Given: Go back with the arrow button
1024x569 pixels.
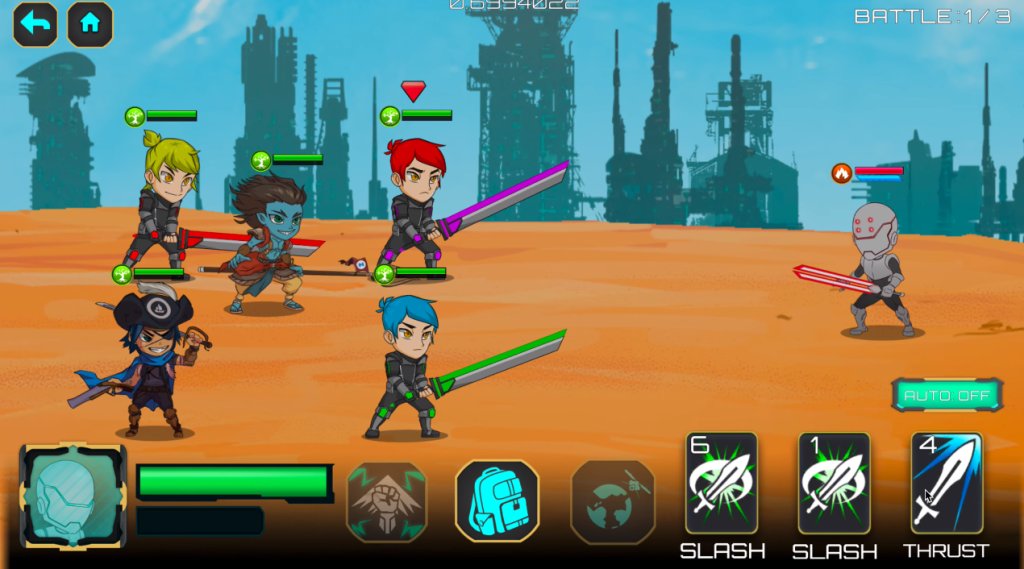Looking at the screenshot, I should click(35, 24).
